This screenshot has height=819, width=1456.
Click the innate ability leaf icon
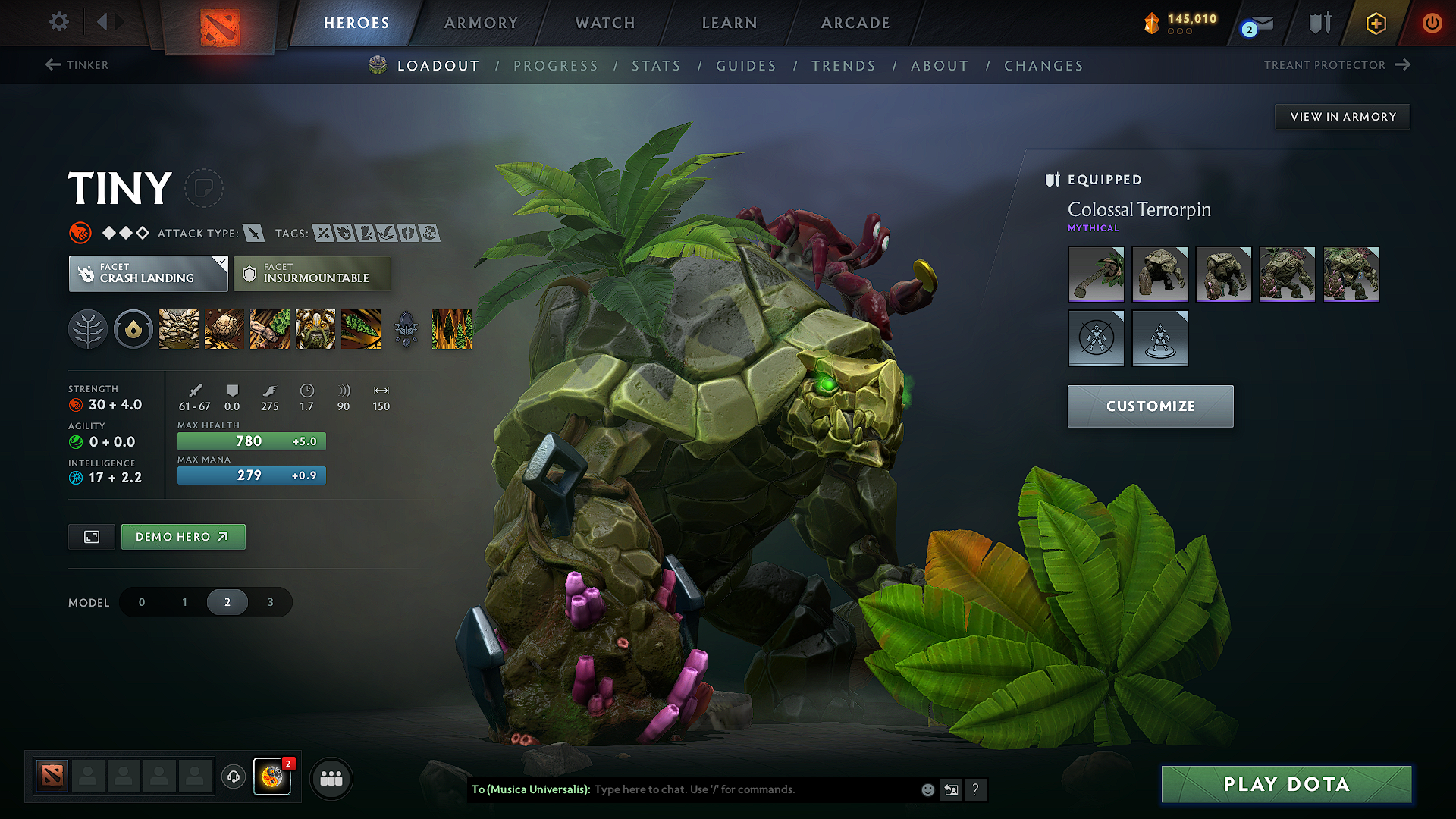click(x=88, y=329)
